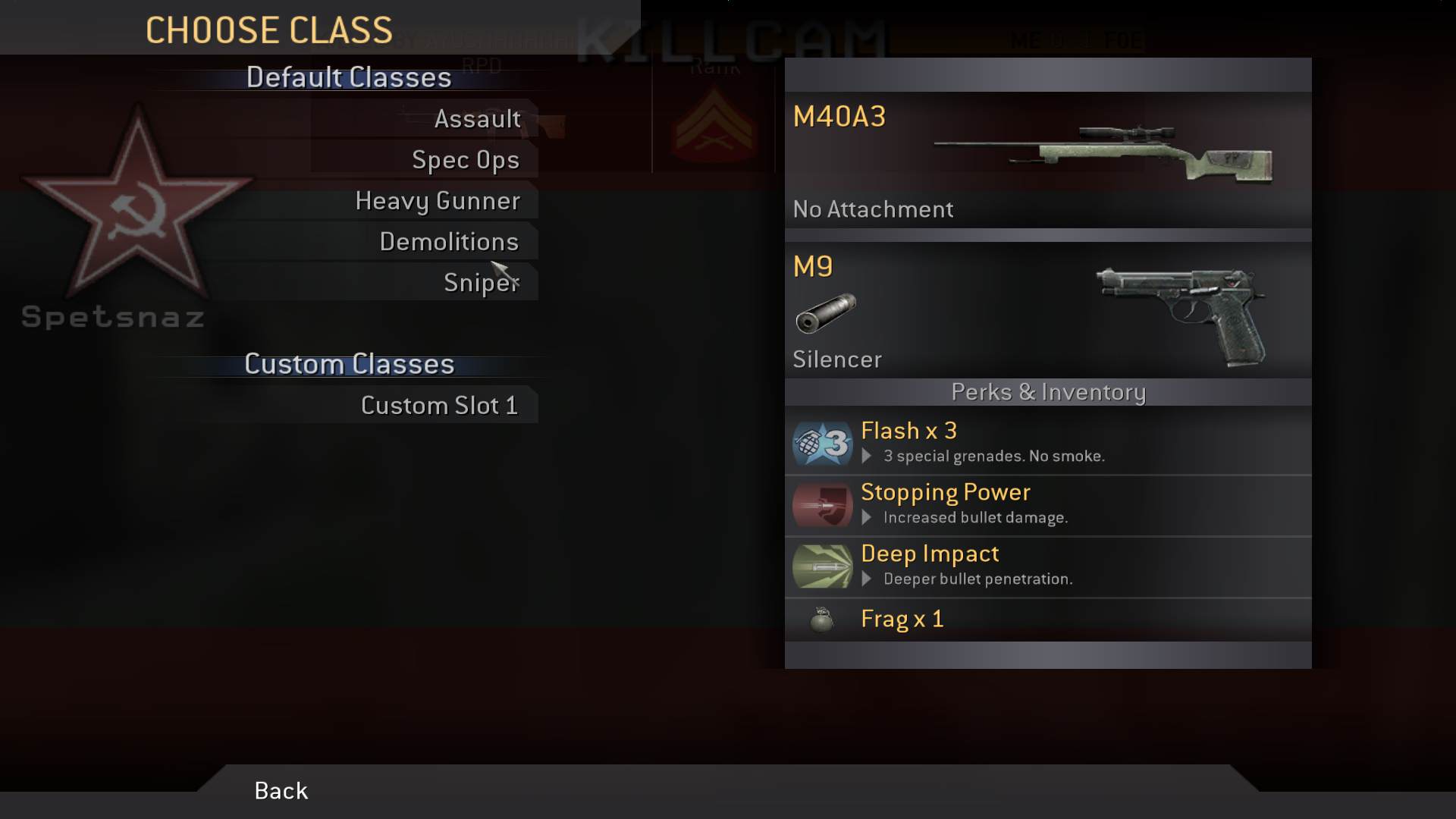Go Back from class selection

pyautogui.click(x=281, y=791)
